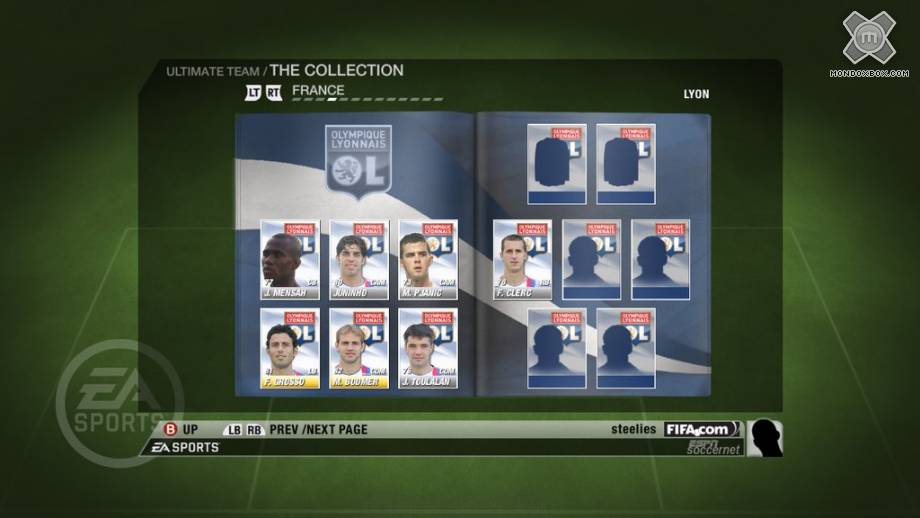920x518 pixels.
Task: Choose the Juninho player card
Action: pos(359,260)
